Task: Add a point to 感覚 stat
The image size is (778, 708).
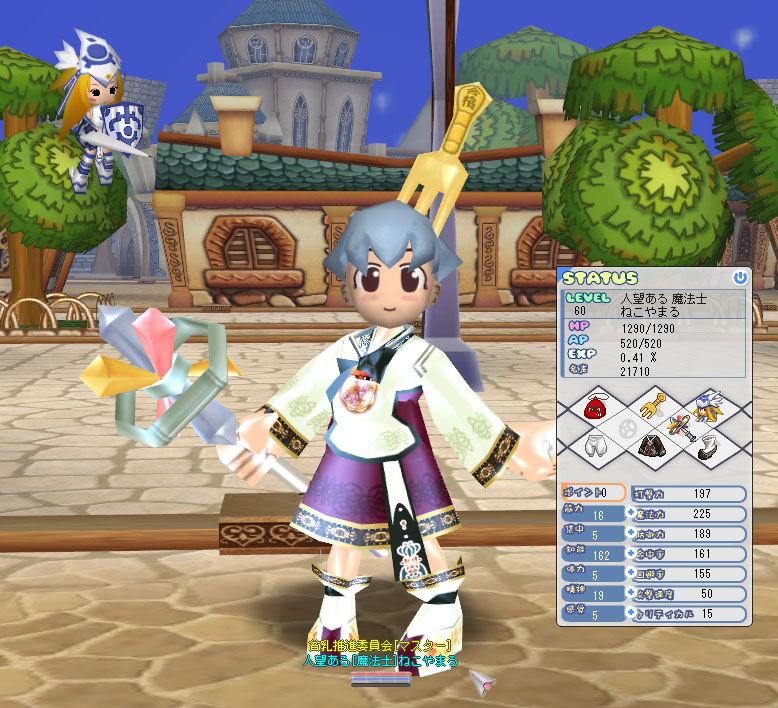Action: 631,614
